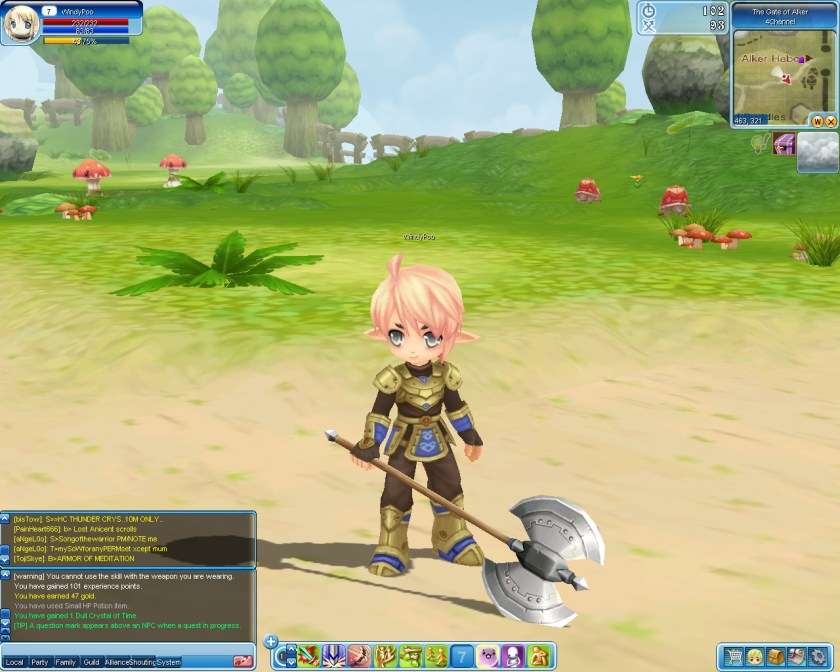
Task: Open the gear settings menu
Action: coord(818,657)
